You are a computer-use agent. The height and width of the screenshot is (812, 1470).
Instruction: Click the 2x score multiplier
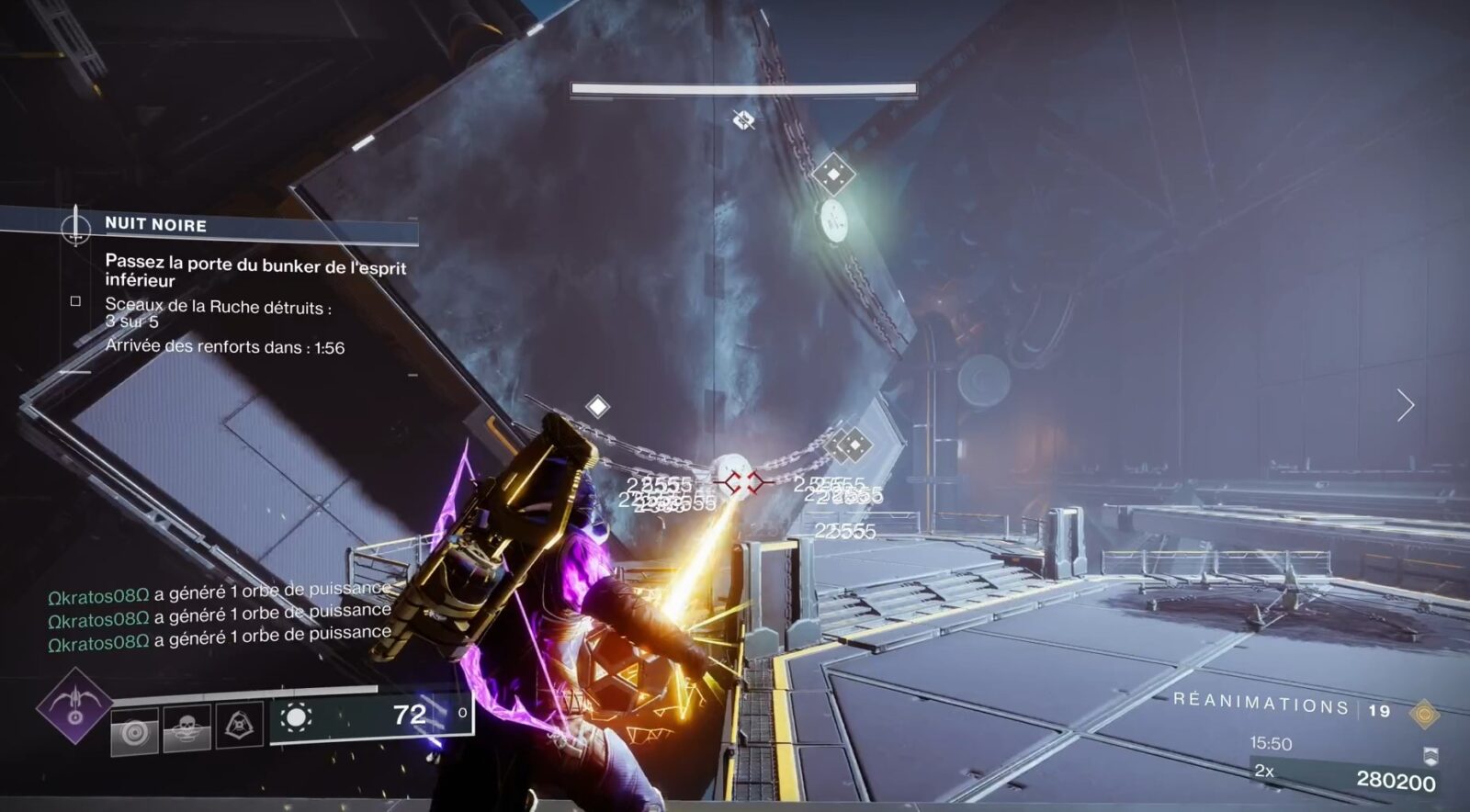tap(1264, 773)
